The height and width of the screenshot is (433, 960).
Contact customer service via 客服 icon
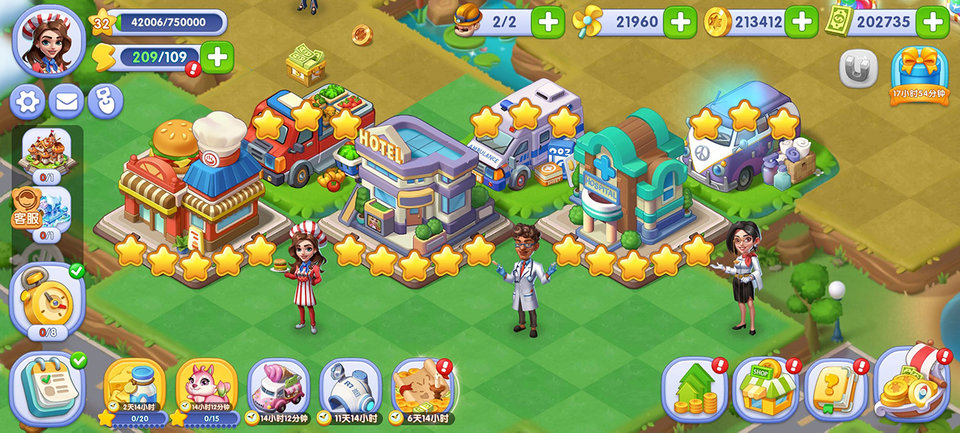27,207
